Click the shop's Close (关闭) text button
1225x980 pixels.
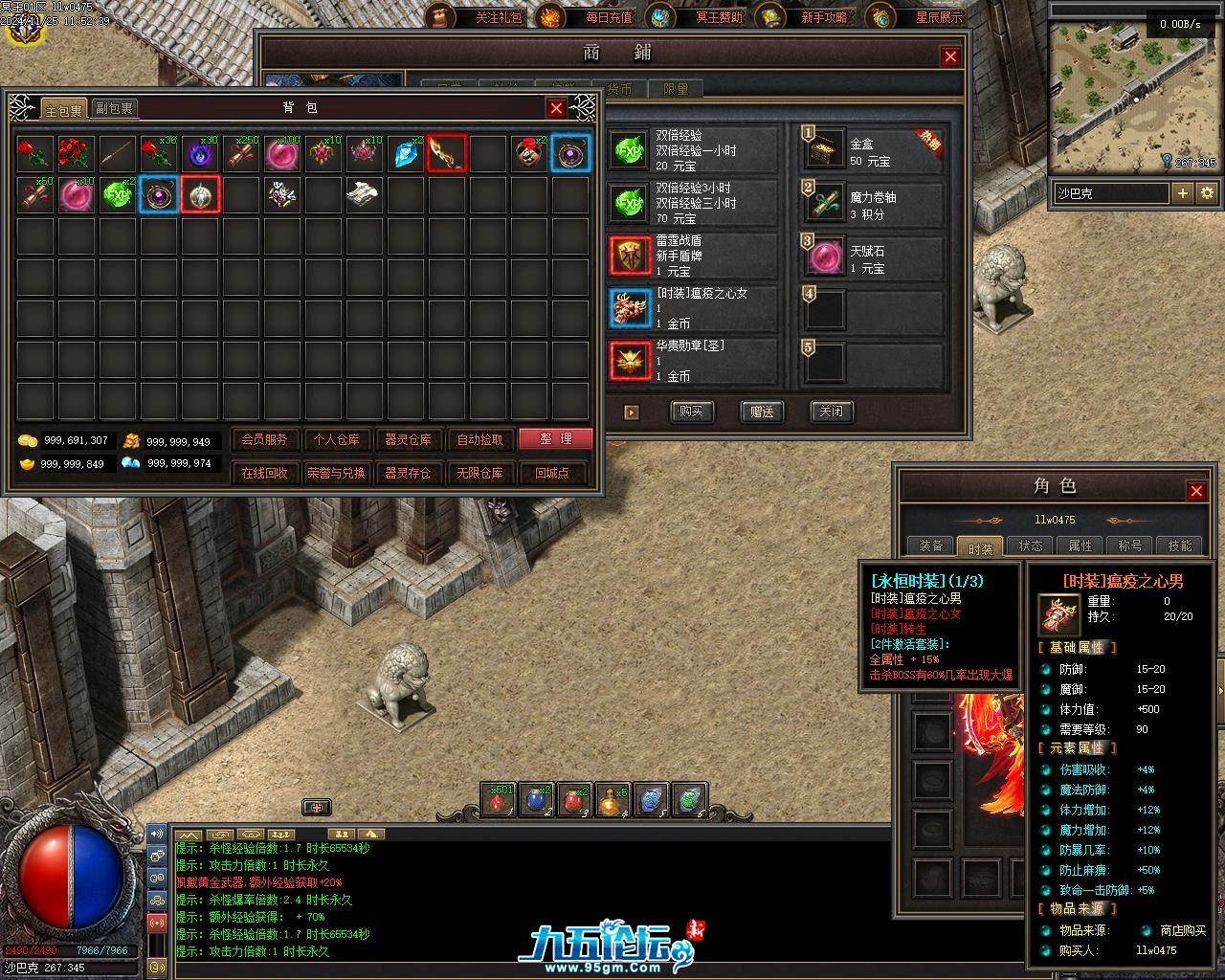pos(832,412)
